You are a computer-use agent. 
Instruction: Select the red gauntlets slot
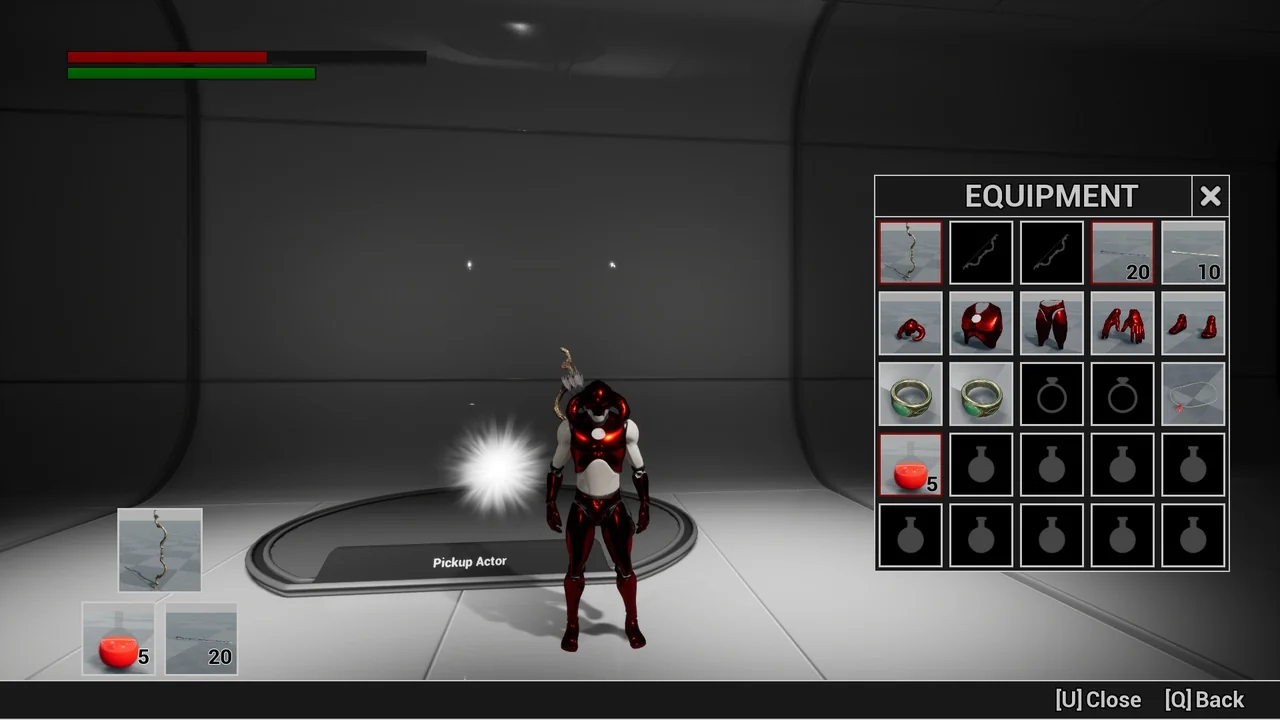coord(1122,323)
